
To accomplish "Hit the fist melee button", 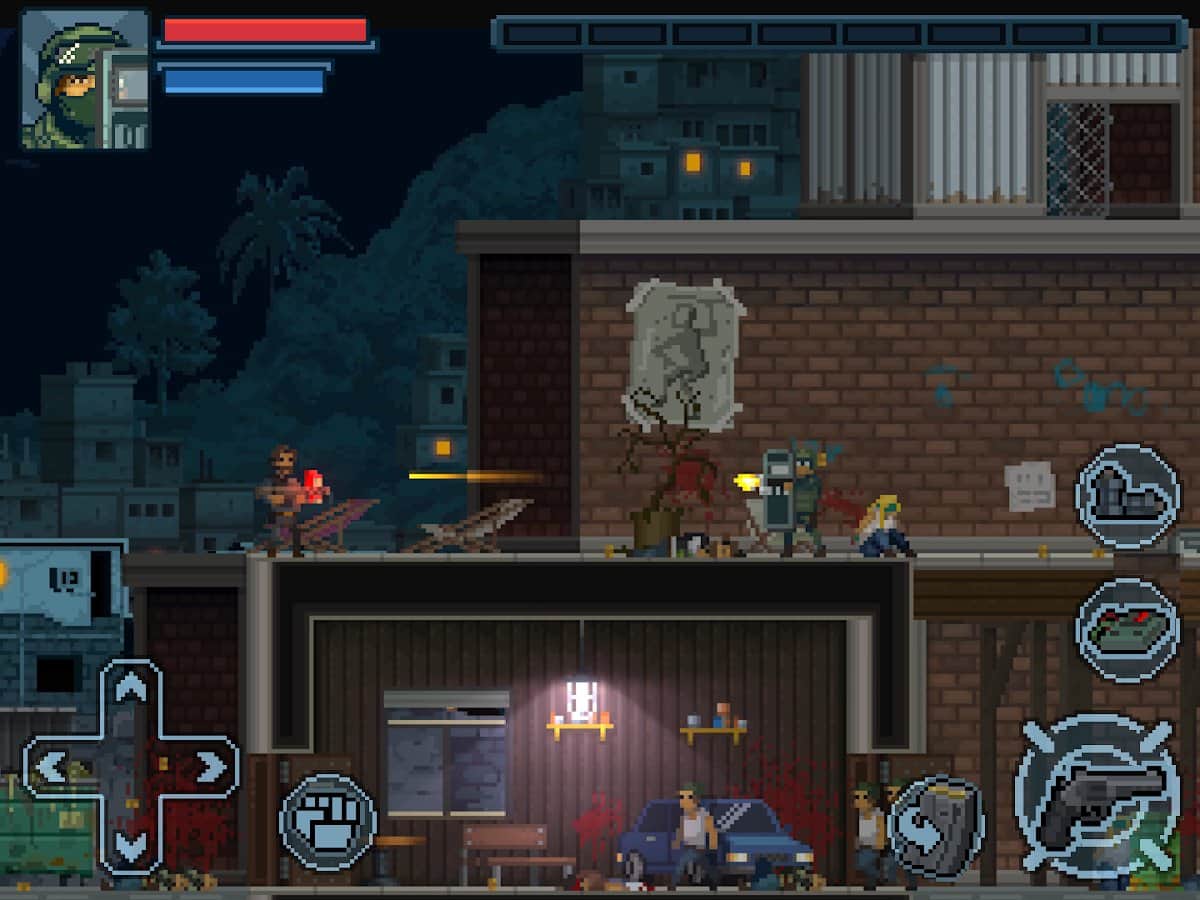I will click(x=327, y=822).
